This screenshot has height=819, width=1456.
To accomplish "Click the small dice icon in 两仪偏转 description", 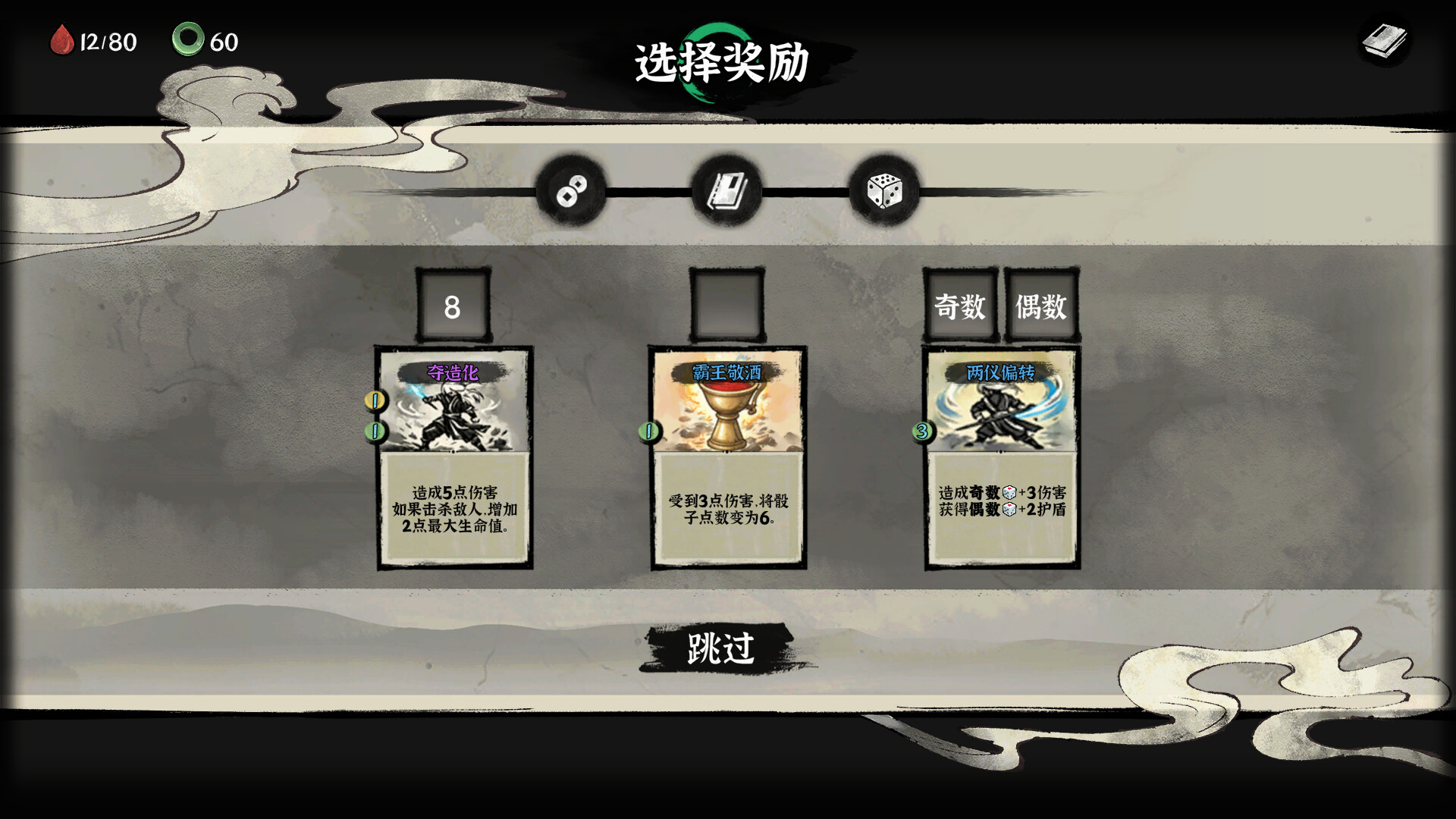I will tap(1010, 492).
